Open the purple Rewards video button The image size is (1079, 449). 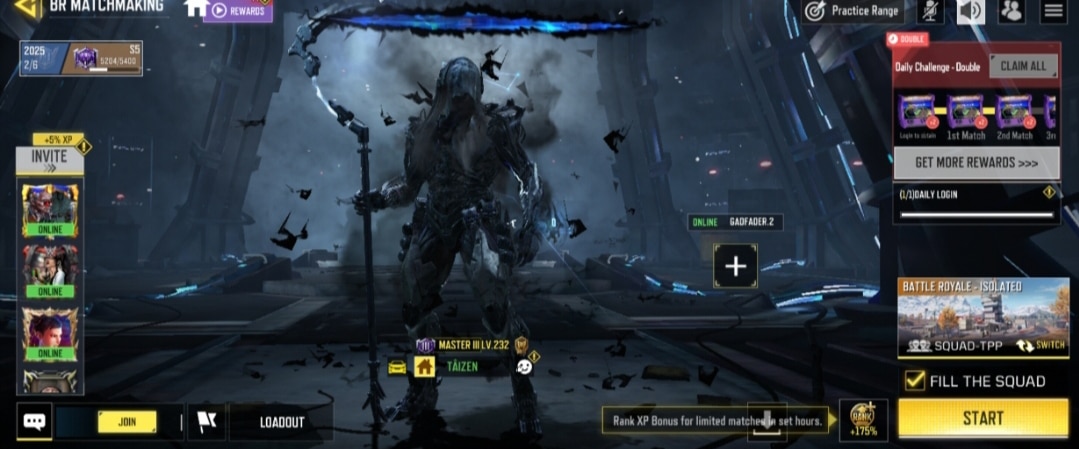pos(238,11)
